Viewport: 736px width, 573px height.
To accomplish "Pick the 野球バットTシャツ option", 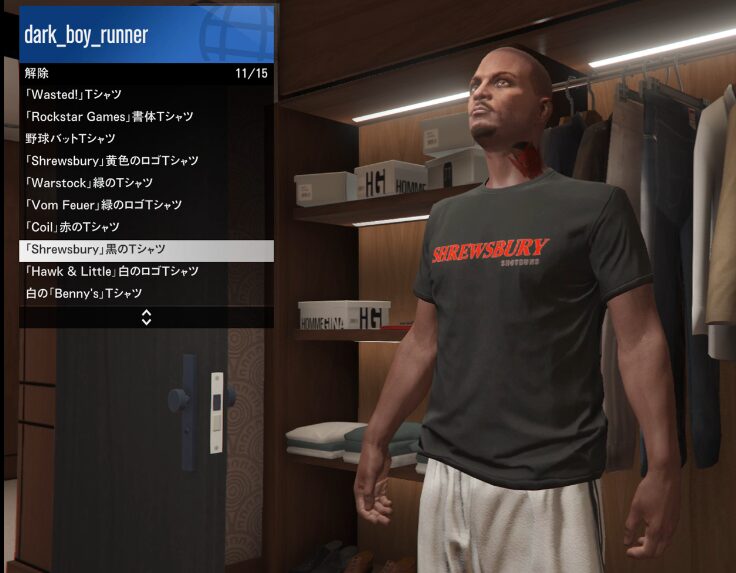I will [x=146, y=139].
